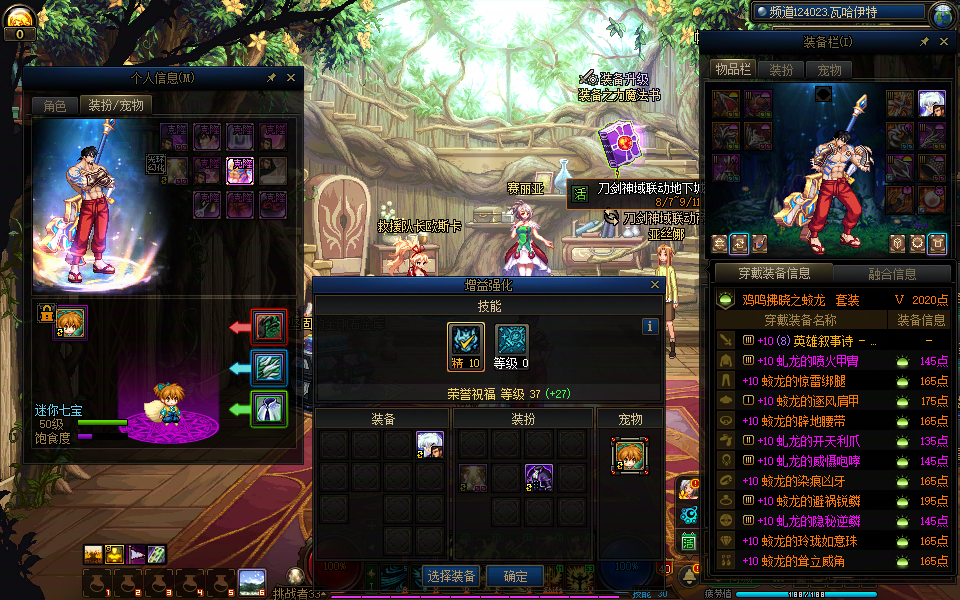The width and height of the screenshot is (960, 600).
Task: Switch to the 宠物 tab in equipment window
Action: click(x=830, y=70)
